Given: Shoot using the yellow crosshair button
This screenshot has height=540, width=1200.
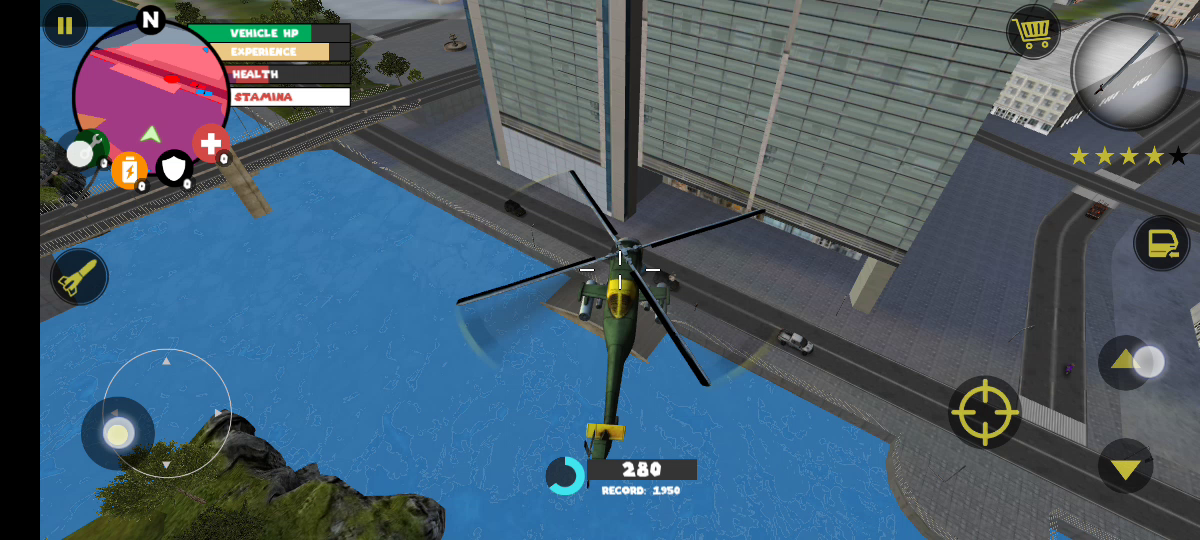Looking at the screenshot, I should click(x=984, y=411).
